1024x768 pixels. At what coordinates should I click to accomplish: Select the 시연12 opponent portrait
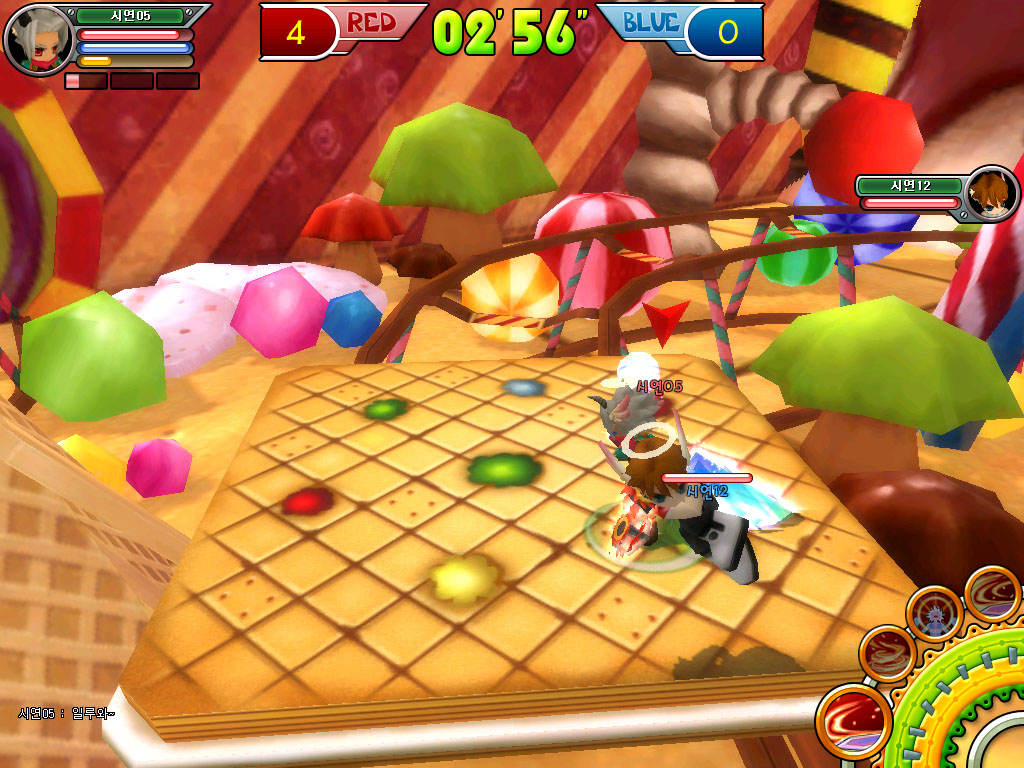click(x=992, y=194)
